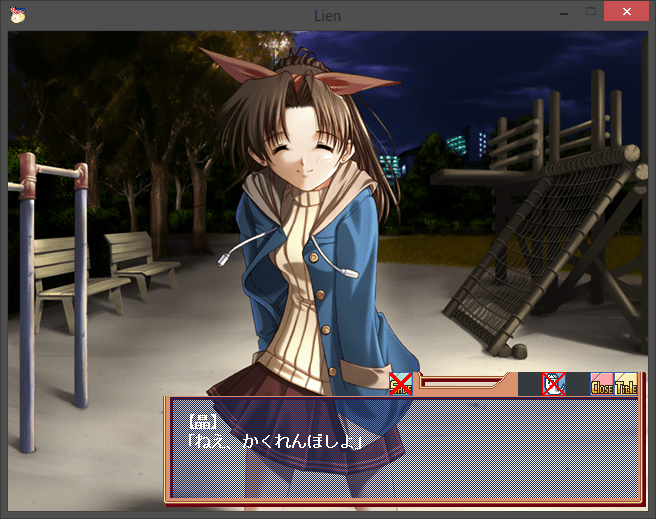Return to the Title screen
The height and width of the screenshot is (519, 656).
coord(626,385)
